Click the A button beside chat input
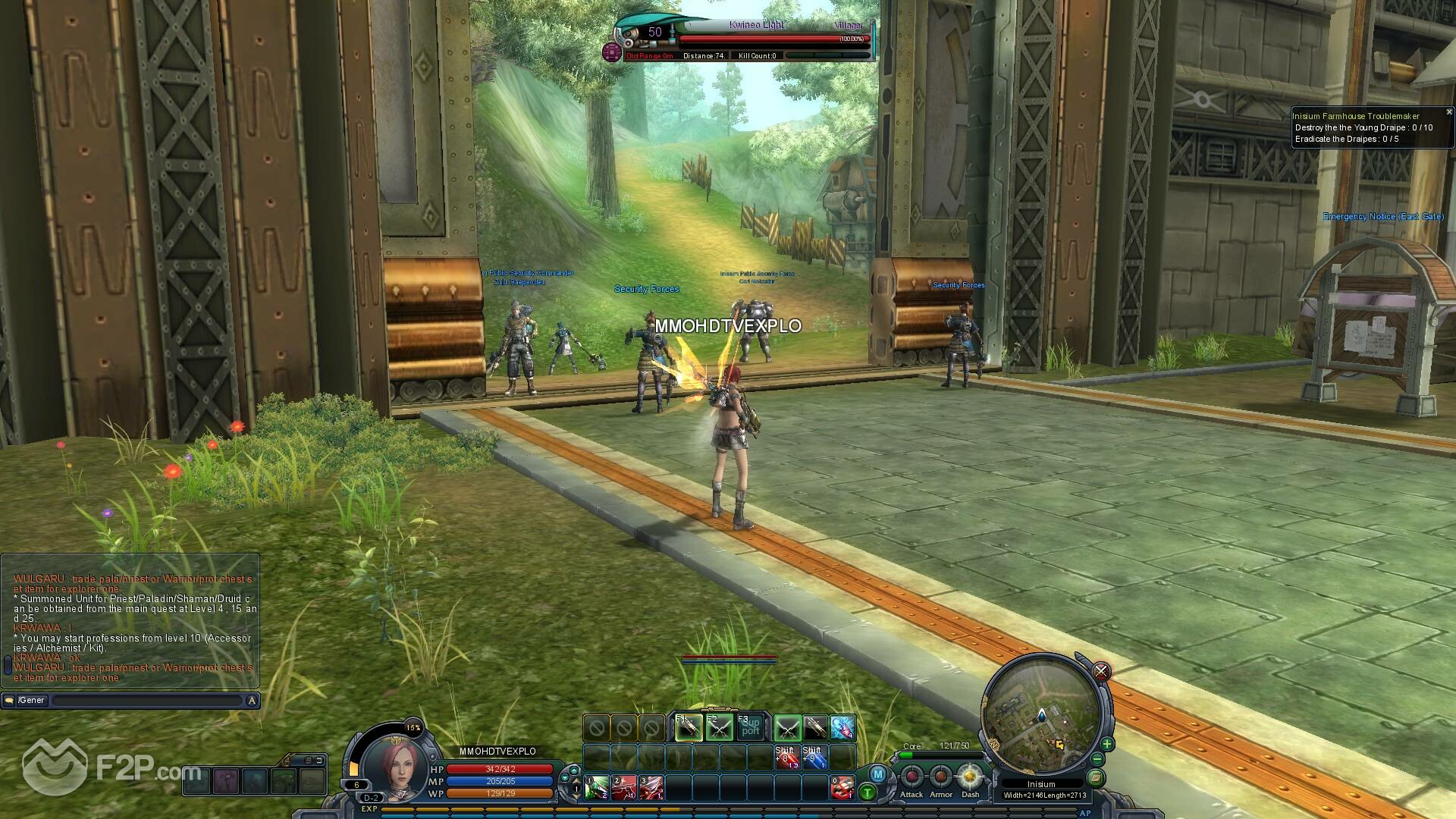Image resolution: width=1456 pixels, height=819 pixels. click(252, 701)
